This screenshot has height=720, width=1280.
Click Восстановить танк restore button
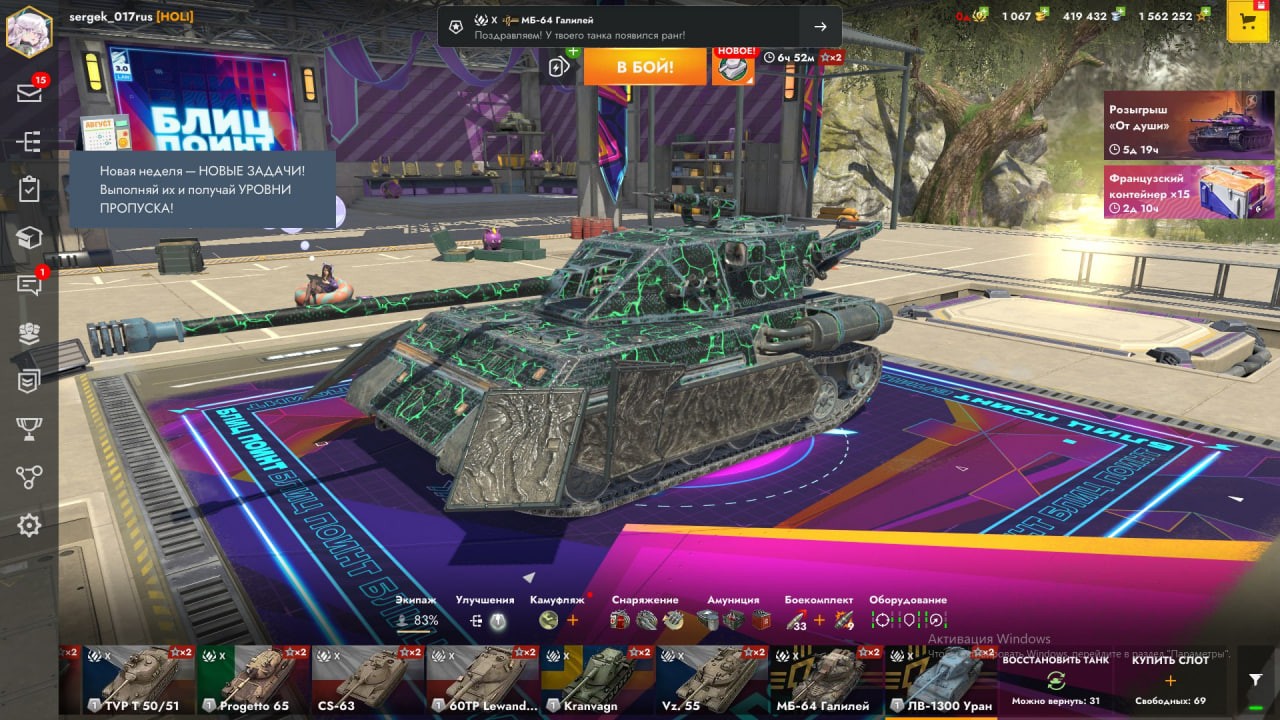tap(1055, 680)
